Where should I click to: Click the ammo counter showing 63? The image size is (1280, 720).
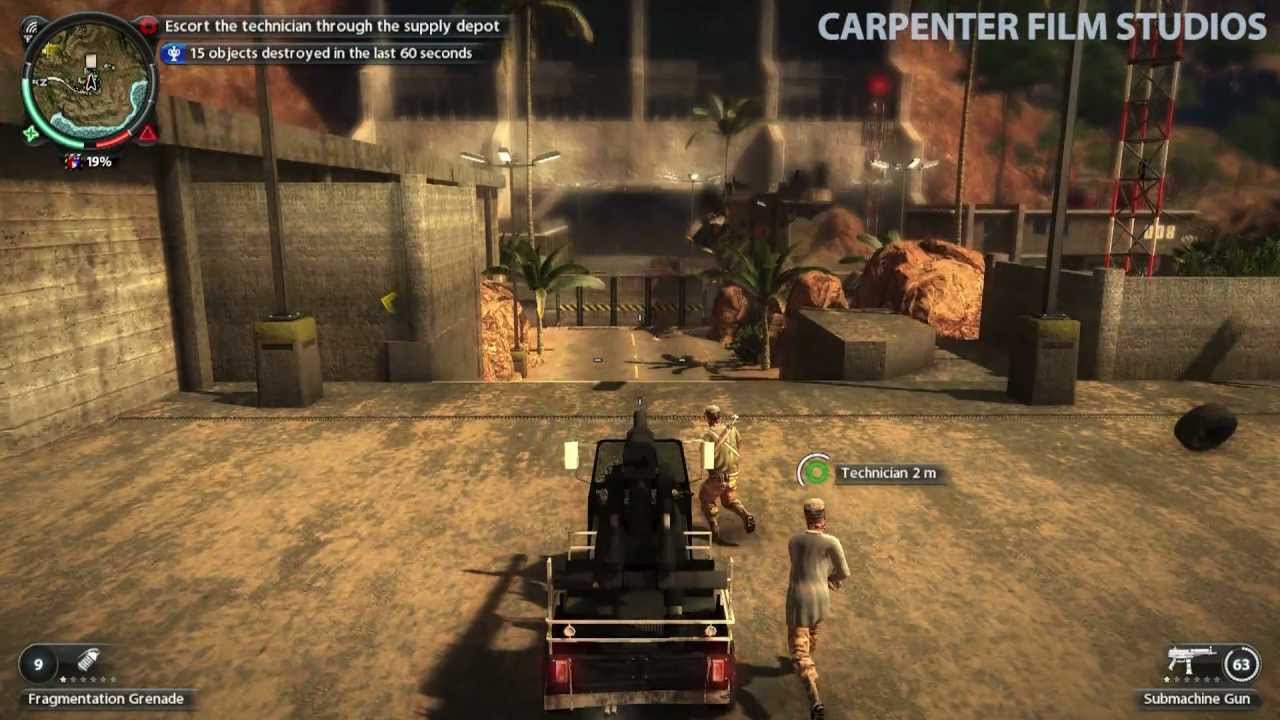click(x=1242, y=664)
